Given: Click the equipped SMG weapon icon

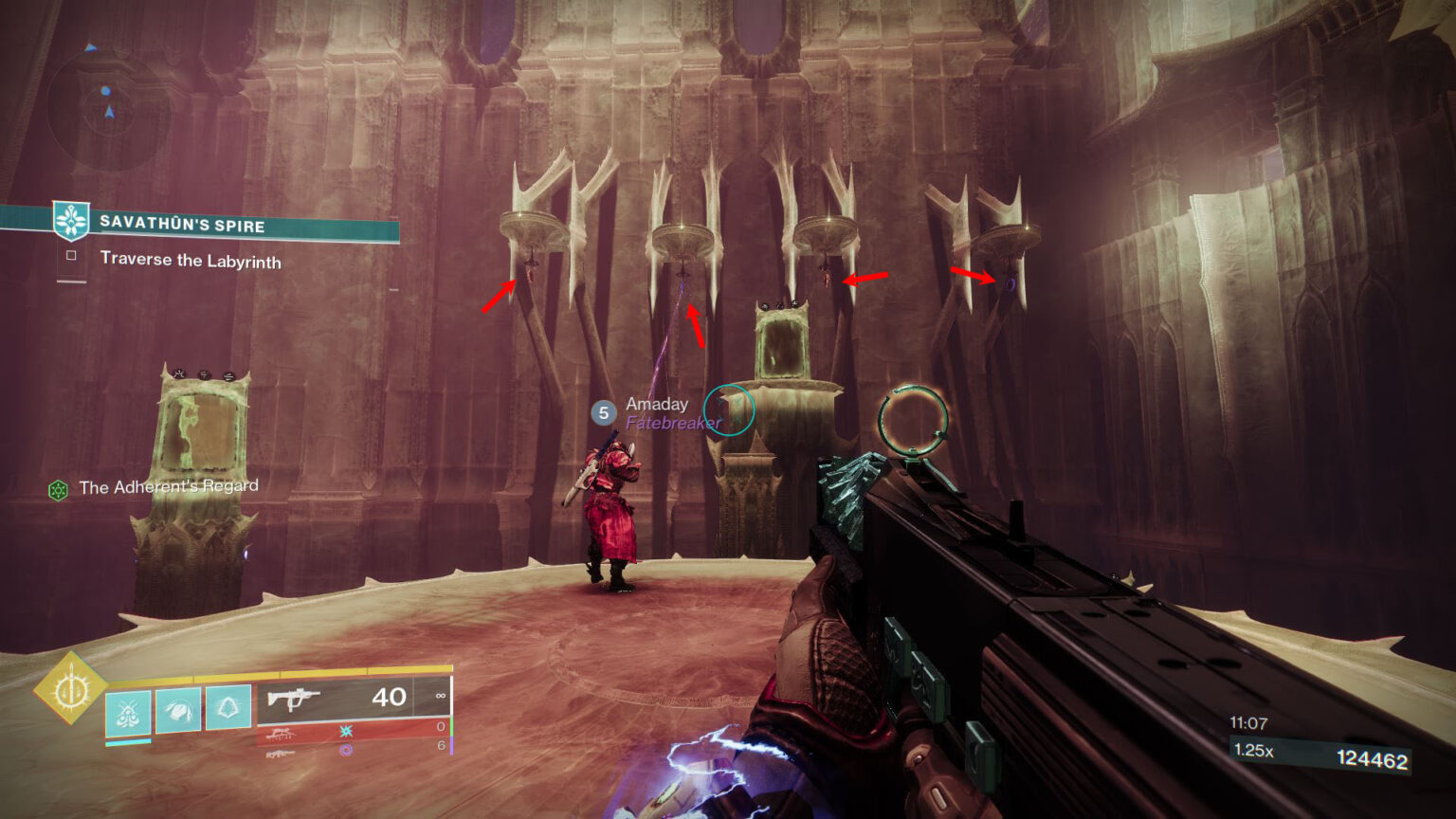Looking at the screenshot, I should pos(295,699).
